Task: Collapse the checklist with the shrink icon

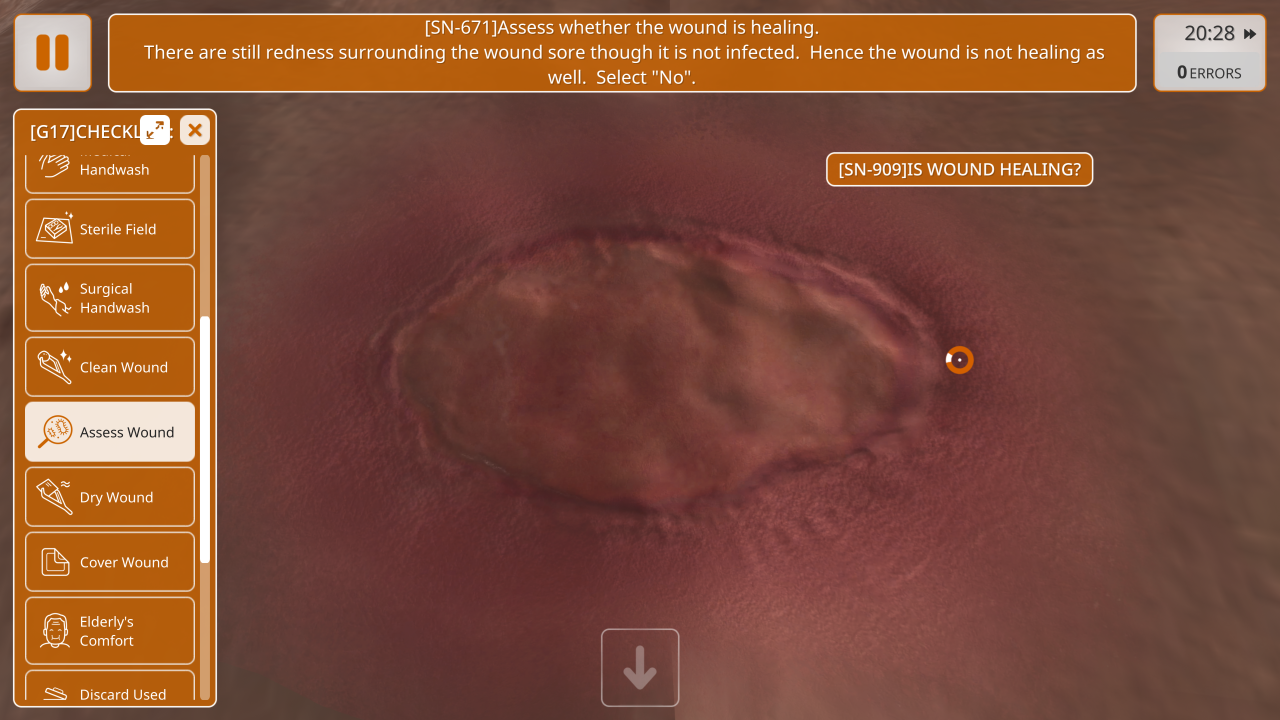Action: [155, 130]
